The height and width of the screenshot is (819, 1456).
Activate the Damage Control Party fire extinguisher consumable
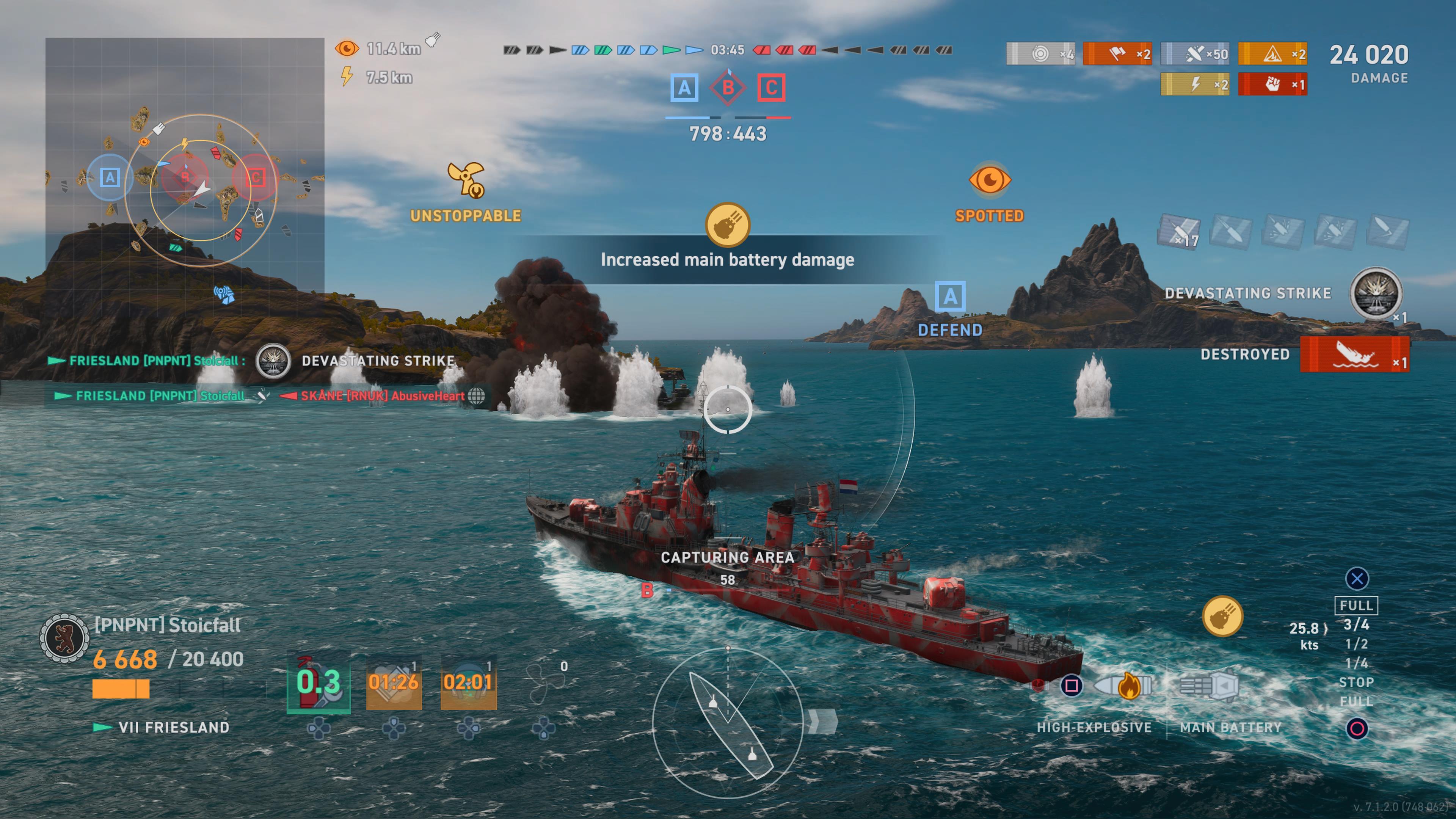[318, 682]
